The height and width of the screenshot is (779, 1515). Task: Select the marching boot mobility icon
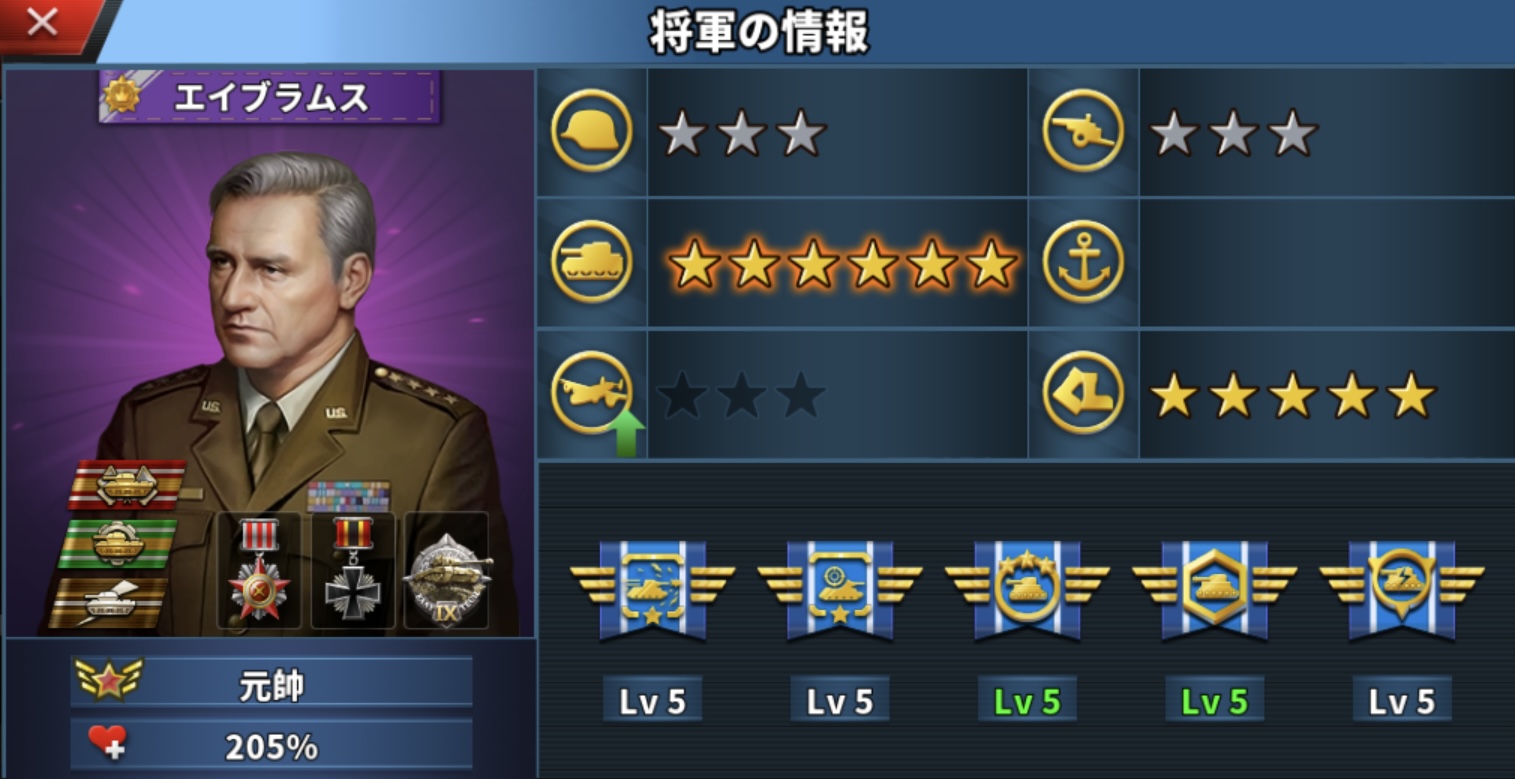point(1083,394)
